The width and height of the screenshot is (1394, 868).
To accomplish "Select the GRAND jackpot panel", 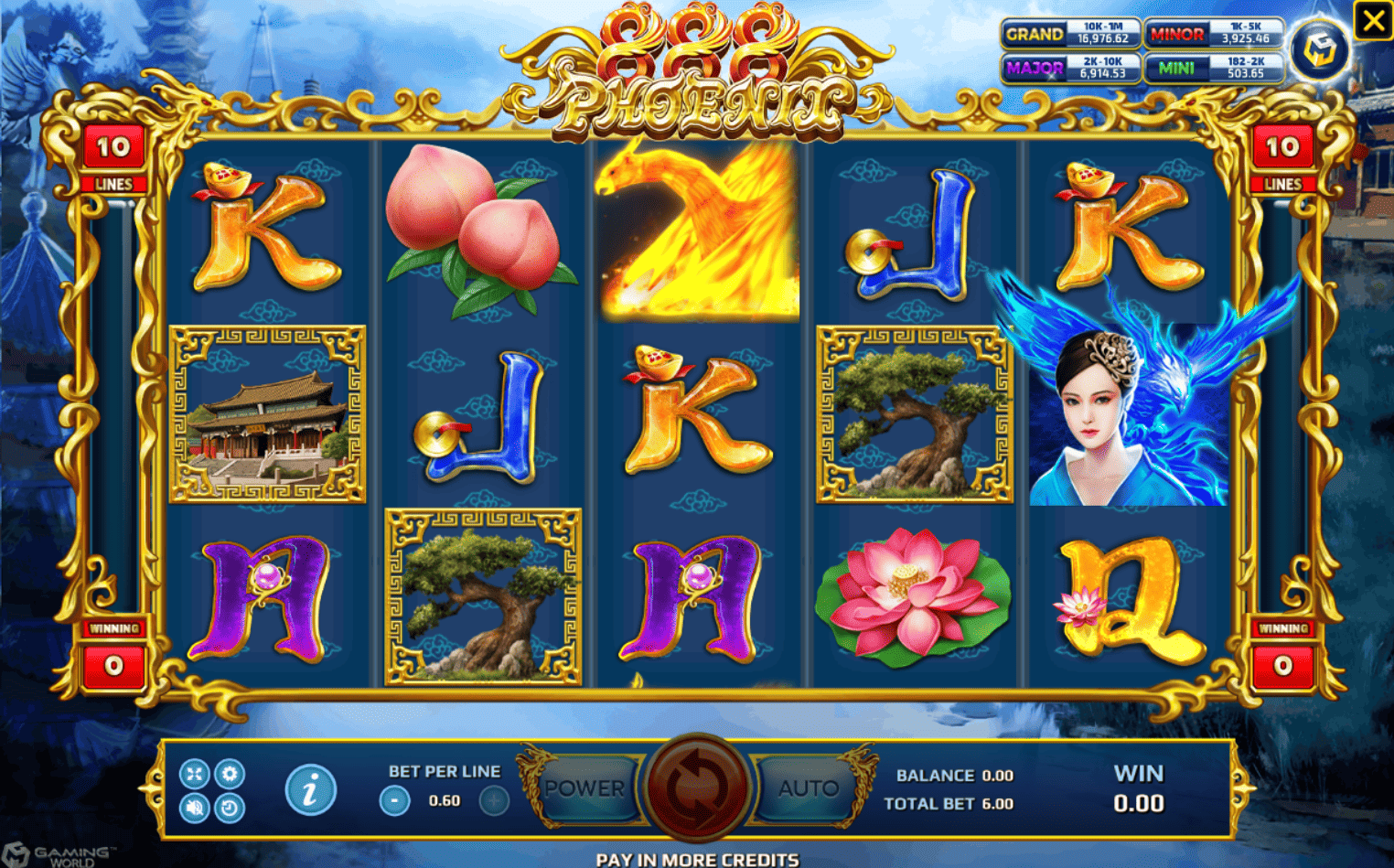I will pos(1071,34).
